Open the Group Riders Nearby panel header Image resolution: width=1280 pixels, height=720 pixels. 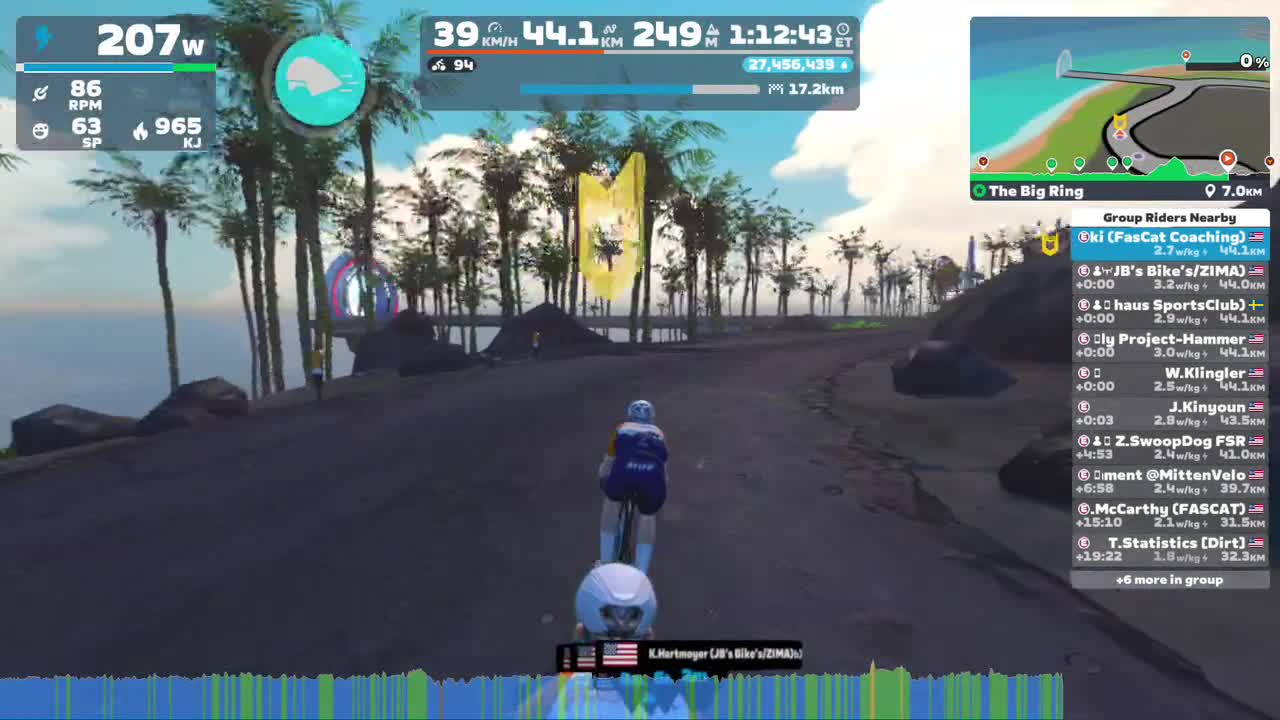tap(1169, 217)
